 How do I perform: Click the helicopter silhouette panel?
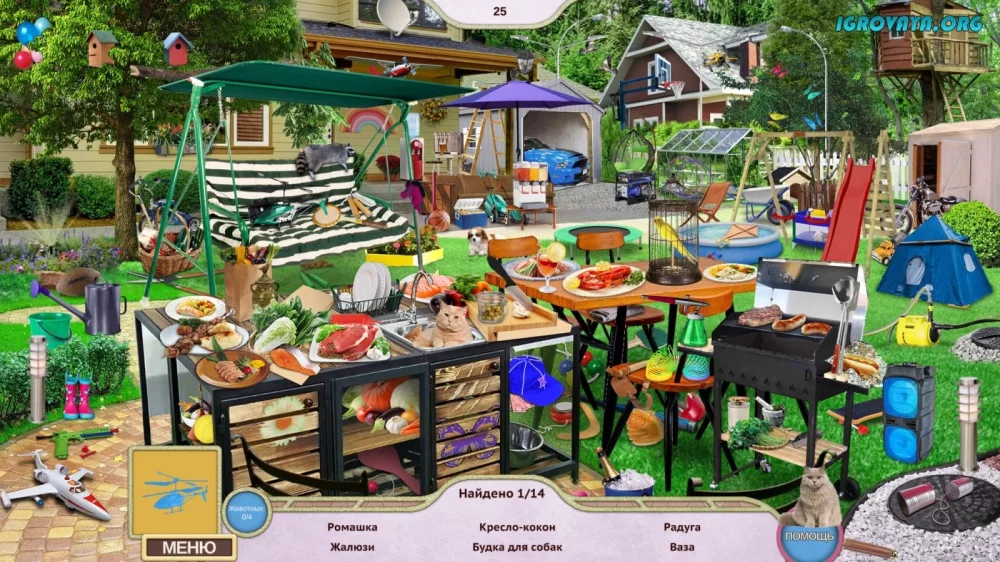click(x=175, y=491)
